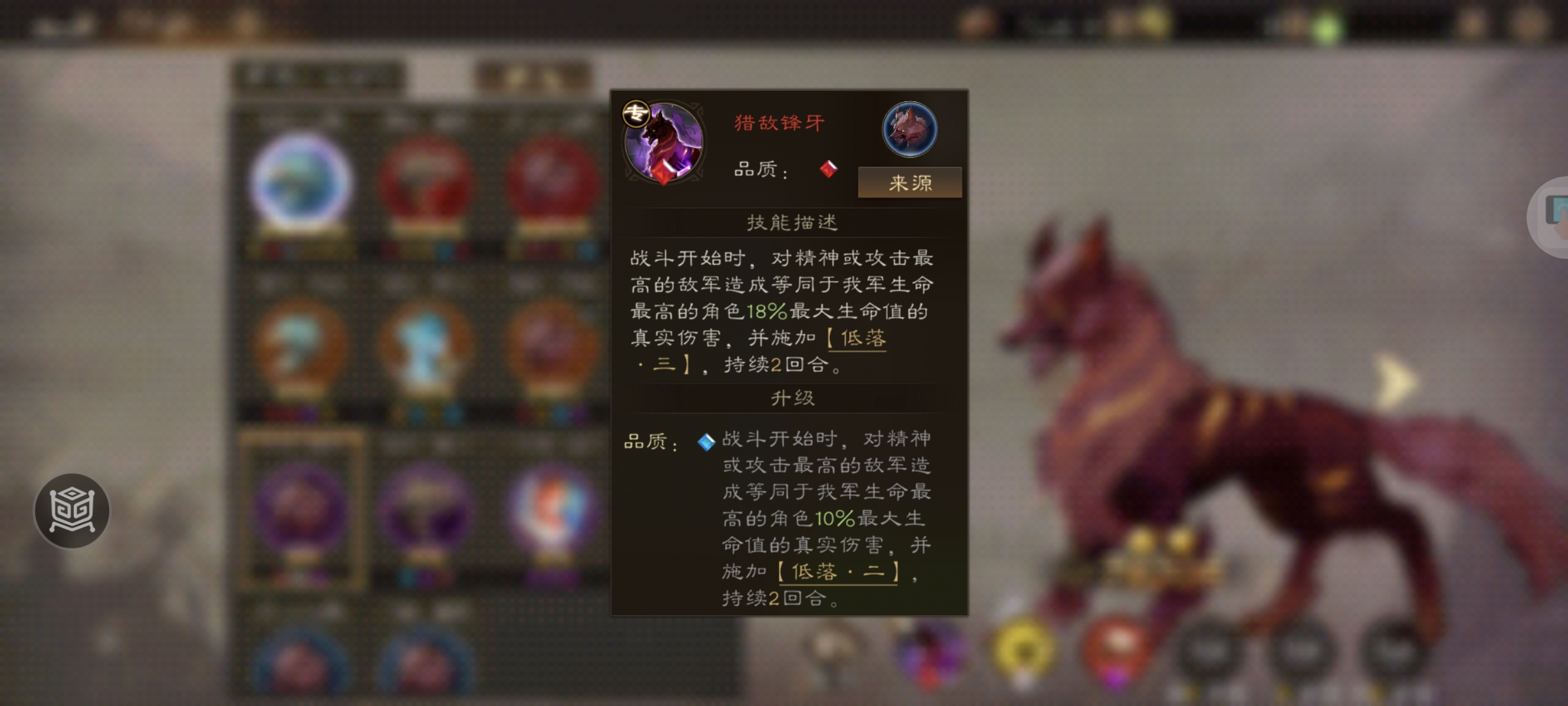1568x706 pixels.
Task: Open the 来源 button
Action: coord(909,184)
